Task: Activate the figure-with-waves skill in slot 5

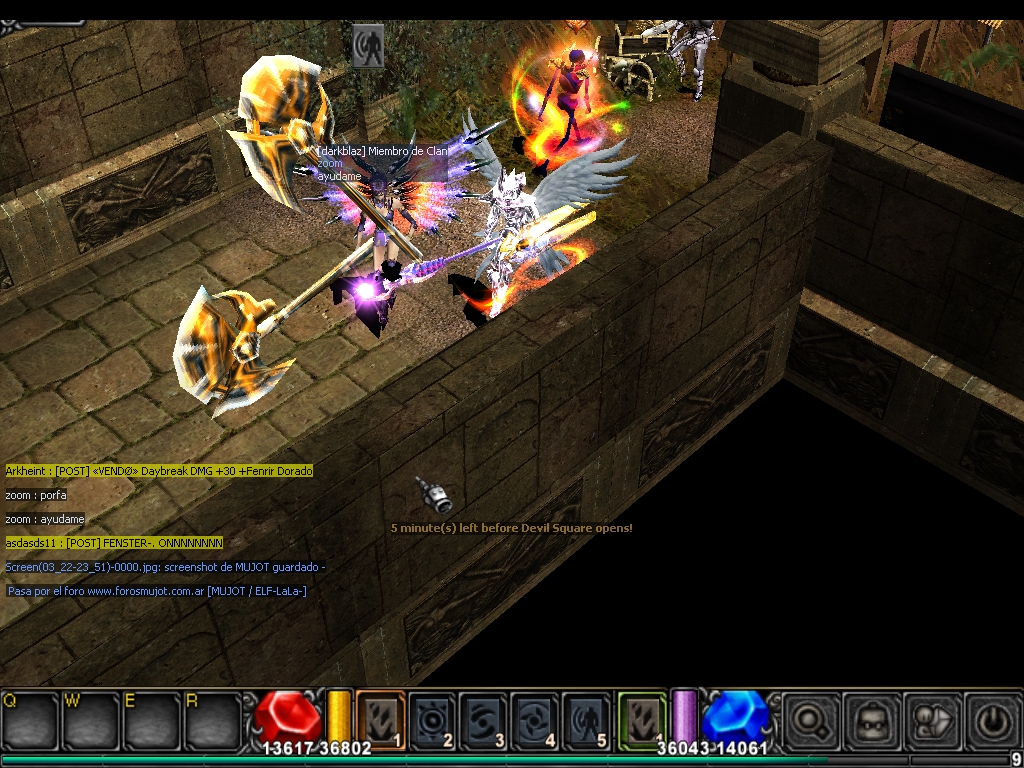Action: pos(586,717)
